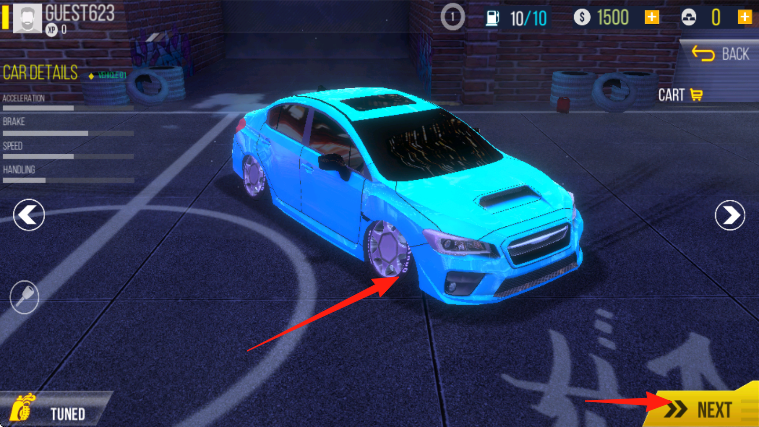Click the car key icon
Image resolution: width=759 pixels, height=427 pixels.
pyautogui.click(x=24, y=295)
